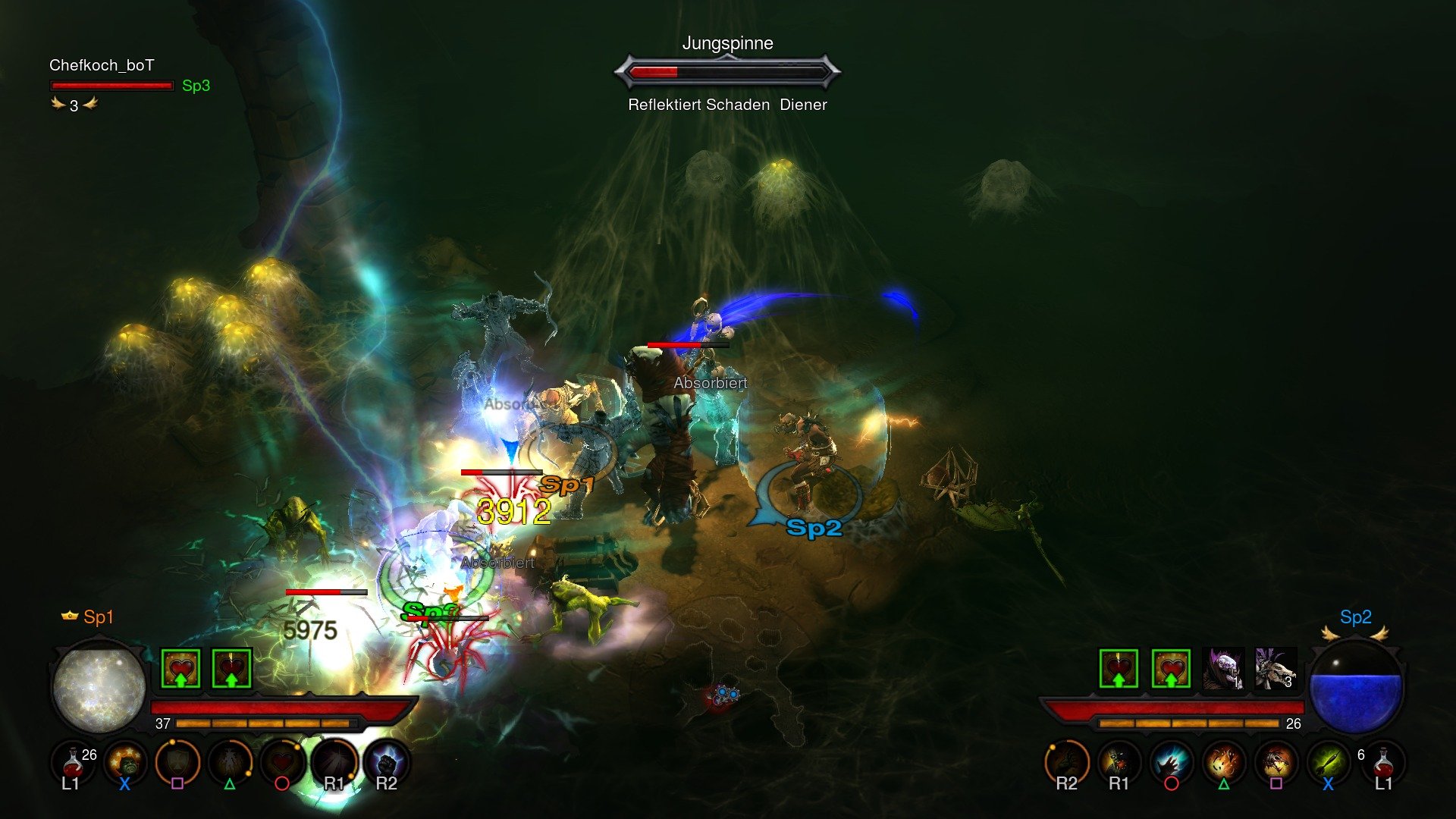Image resolution: width=1456 pixels, height=819 pixels.
Task: Click the Firebats skill icon mapped to Square
Action: (1277, 763)
